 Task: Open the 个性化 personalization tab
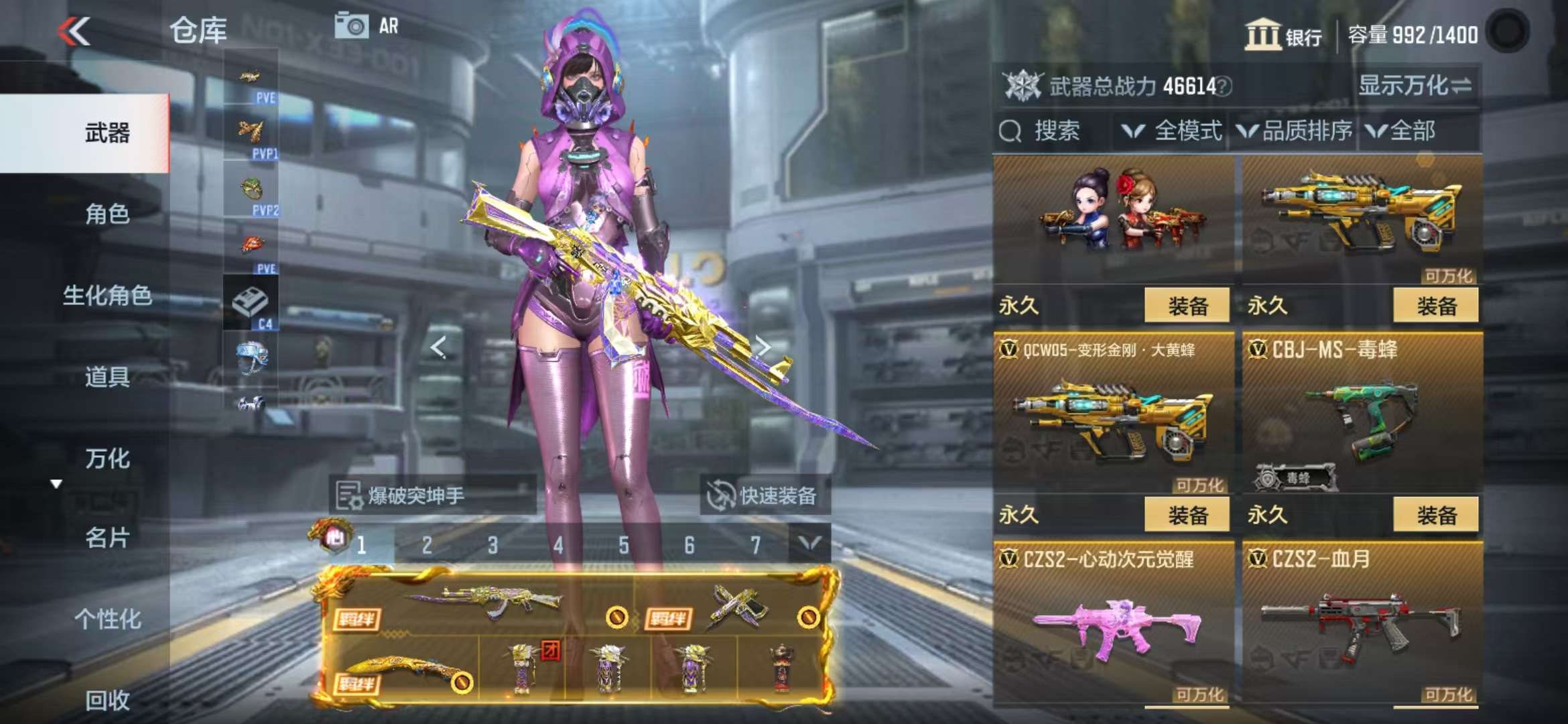coord(107,619)
